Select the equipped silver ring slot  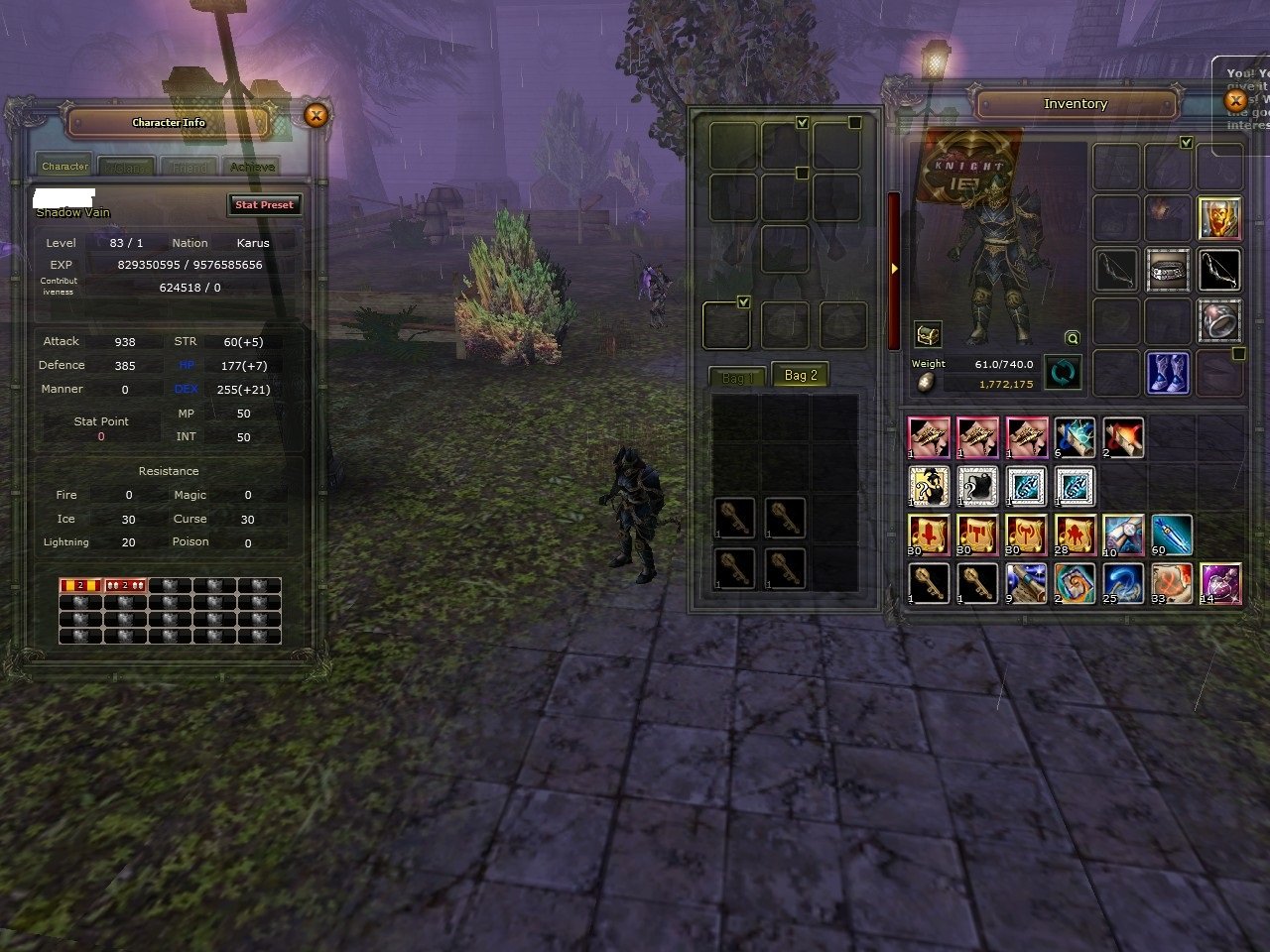(x=1219, y=321)
